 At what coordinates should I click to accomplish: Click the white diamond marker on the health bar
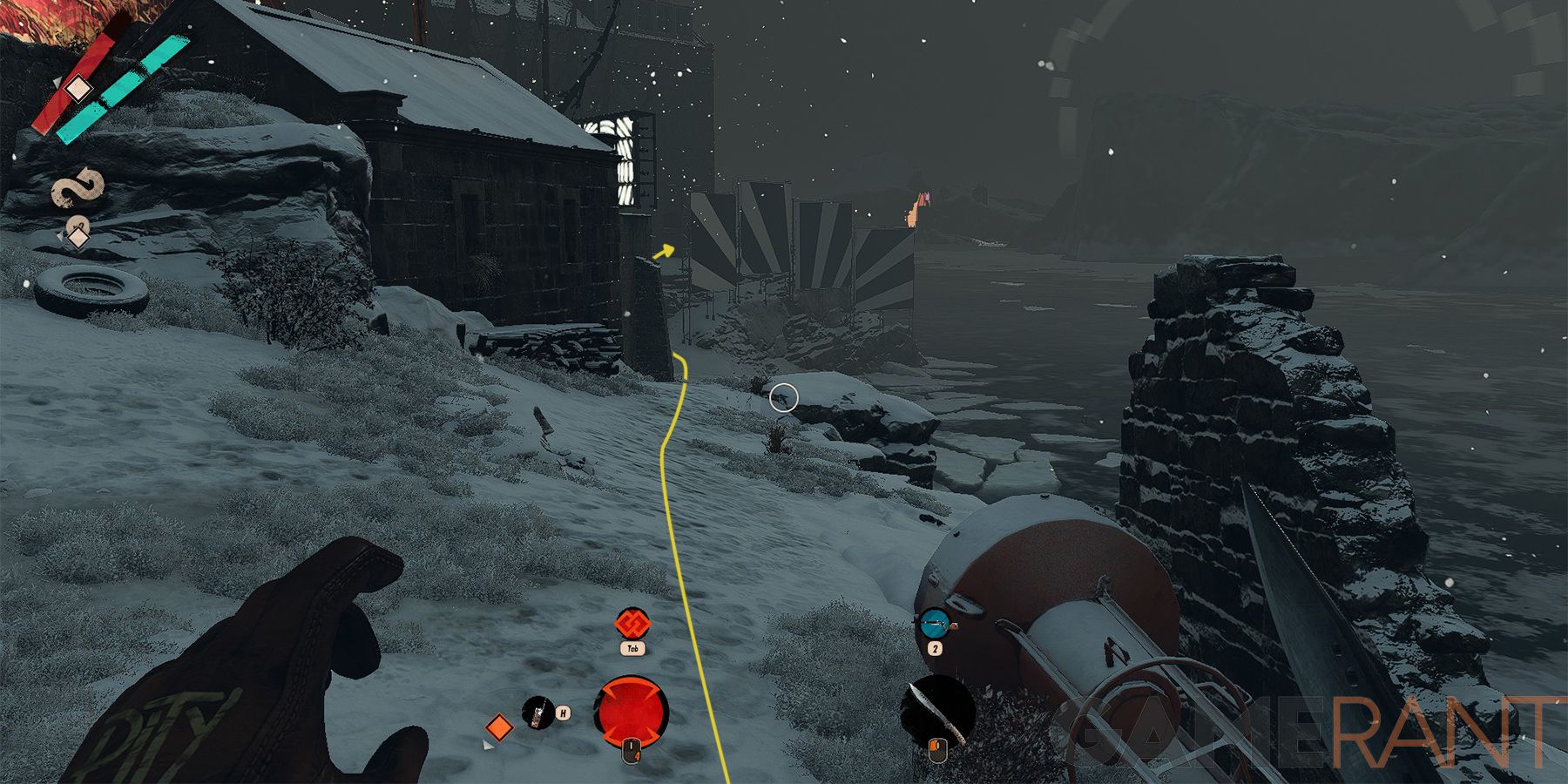point(79,87)
